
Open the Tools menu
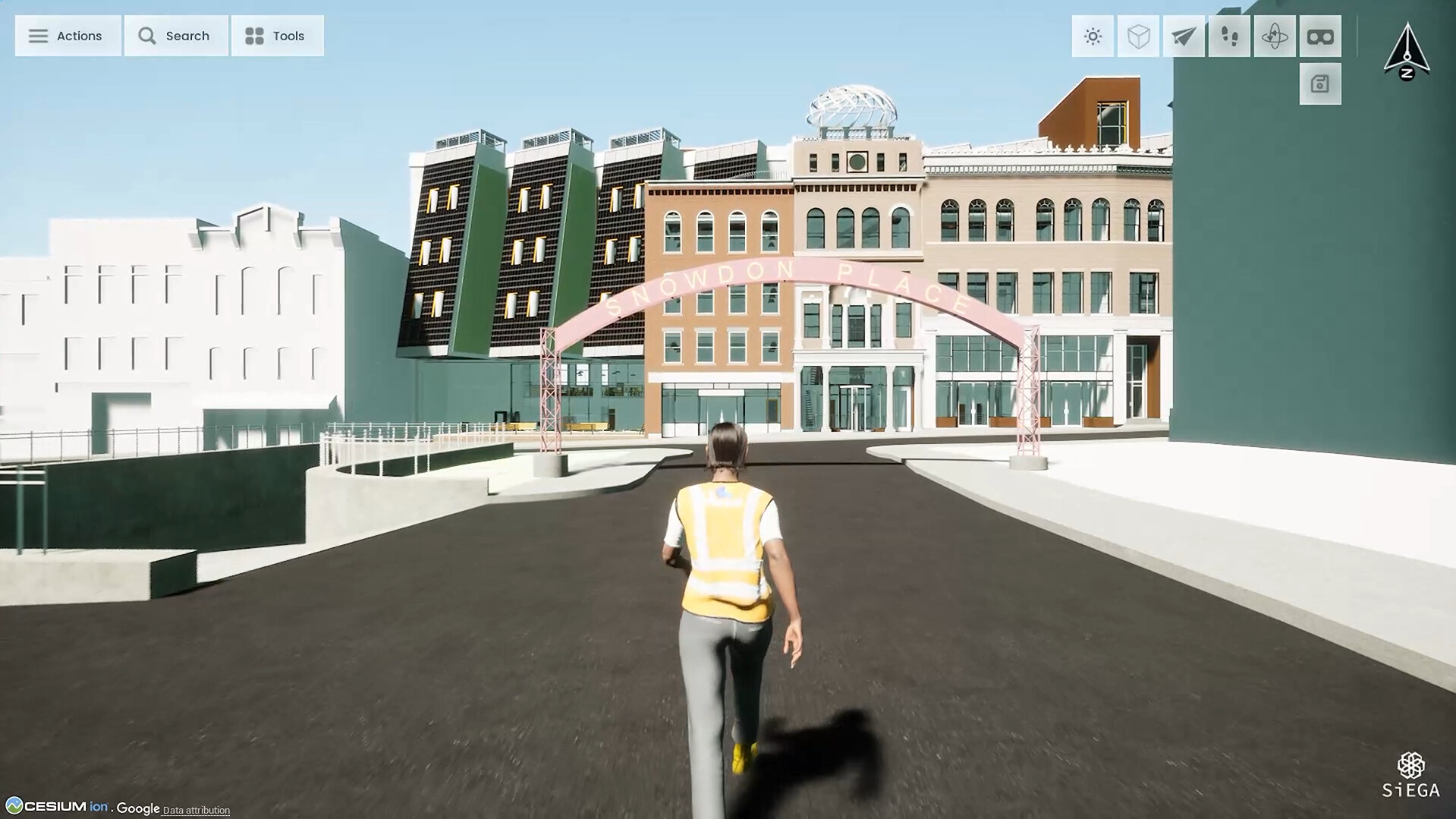[x=277, y=36]
